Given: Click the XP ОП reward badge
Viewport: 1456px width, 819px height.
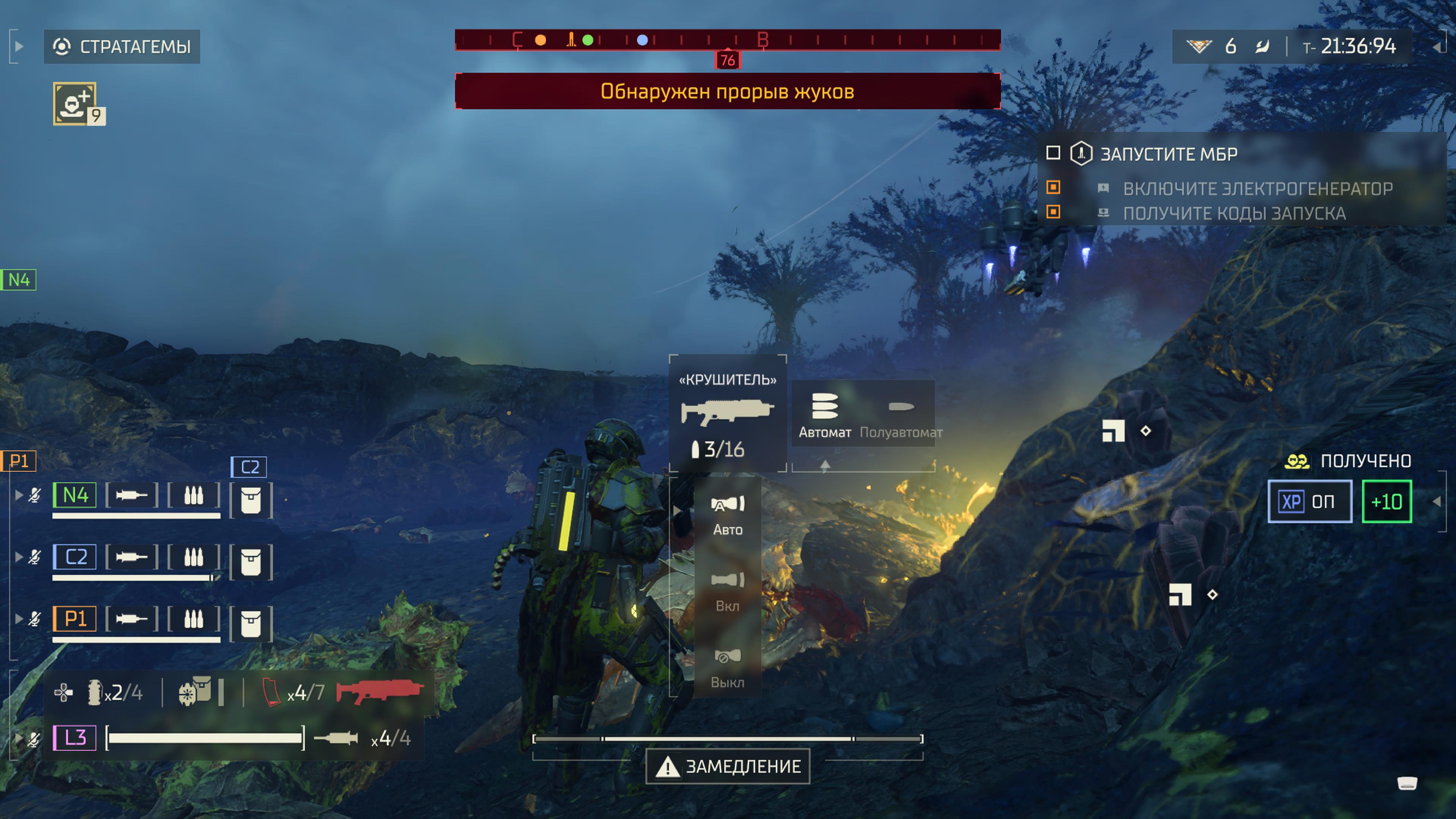Looking at the screenshot, I should pyautogui.click(x=1309, y=501).
